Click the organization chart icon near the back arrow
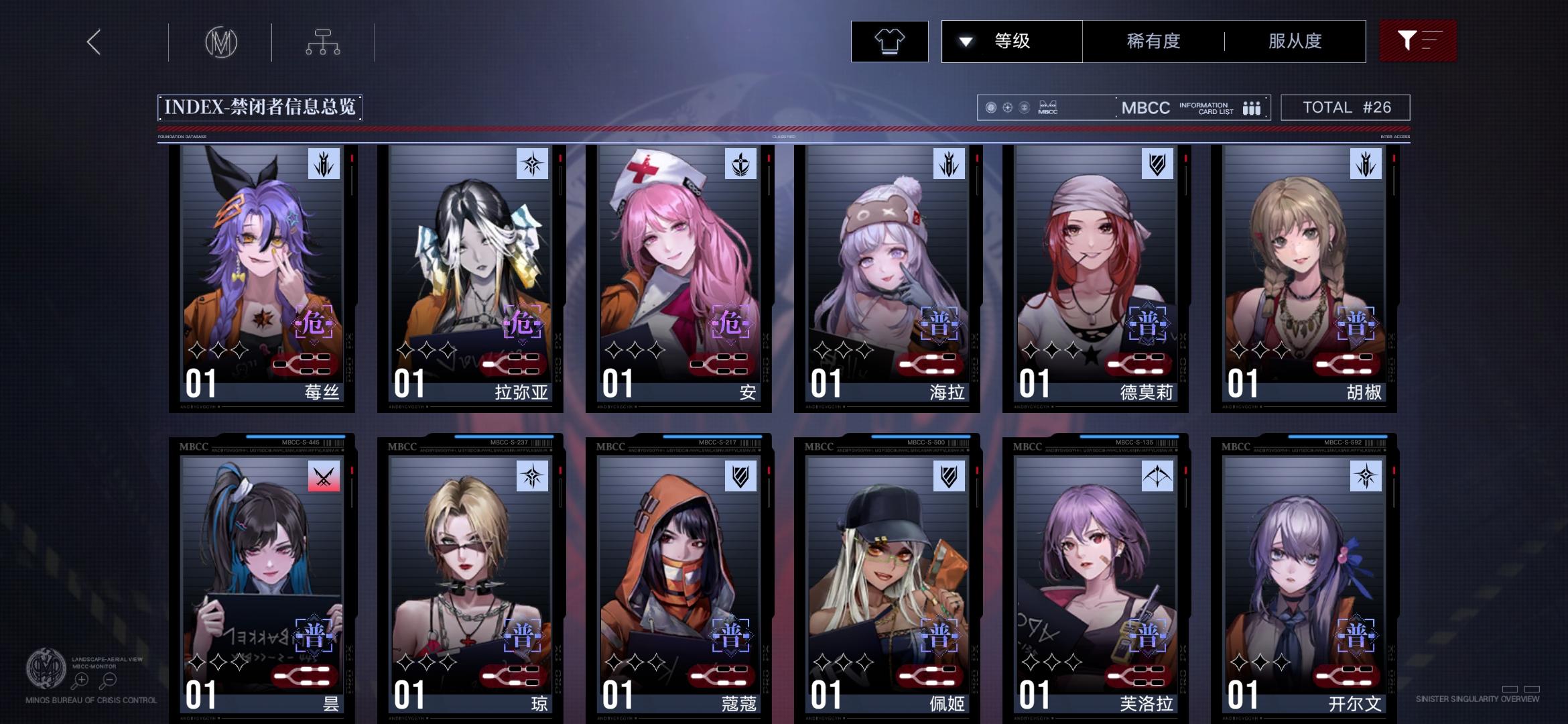Screen dimensions: 1568x724 (324, 41)
